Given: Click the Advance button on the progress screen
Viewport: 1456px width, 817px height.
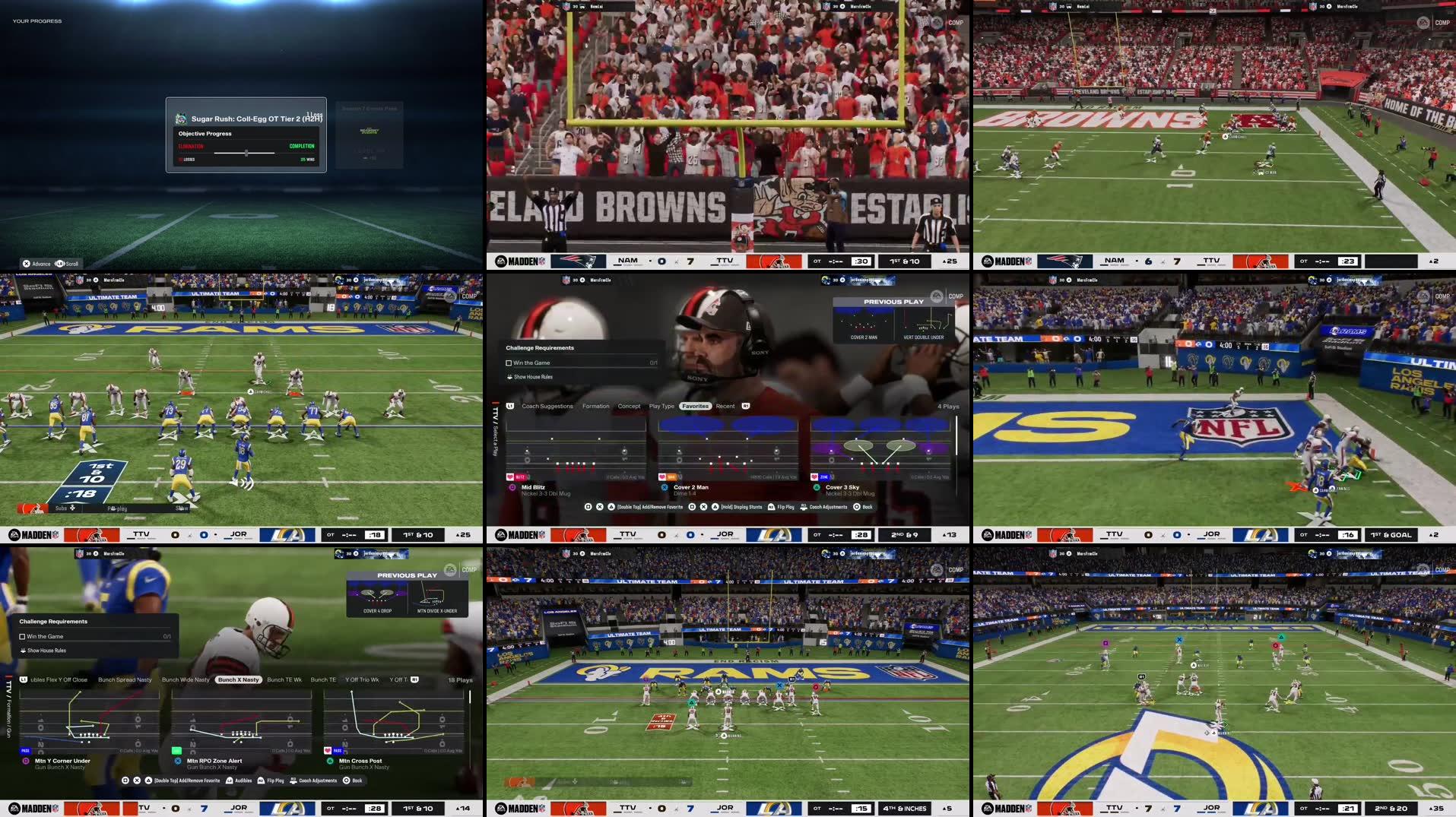Looking at the screenshot, I should (36, 263).
